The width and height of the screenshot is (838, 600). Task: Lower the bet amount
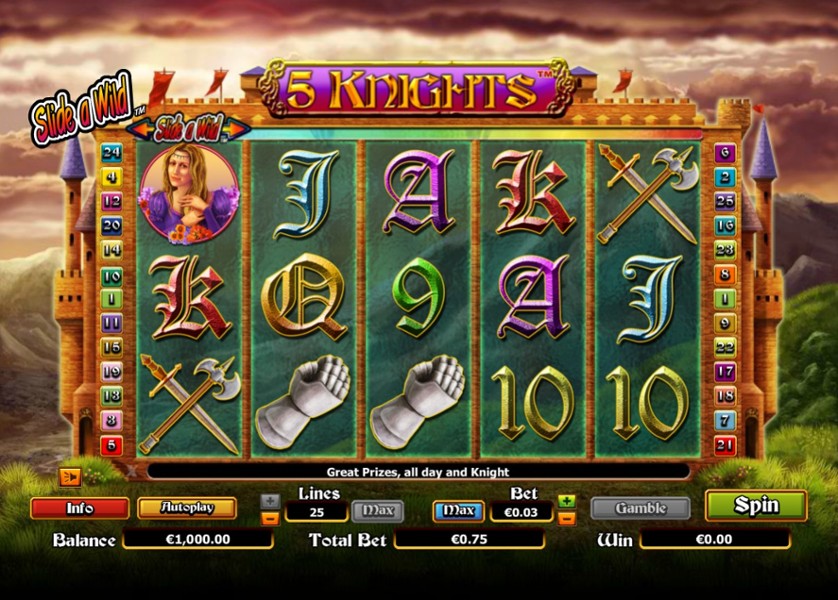point(566,518)
